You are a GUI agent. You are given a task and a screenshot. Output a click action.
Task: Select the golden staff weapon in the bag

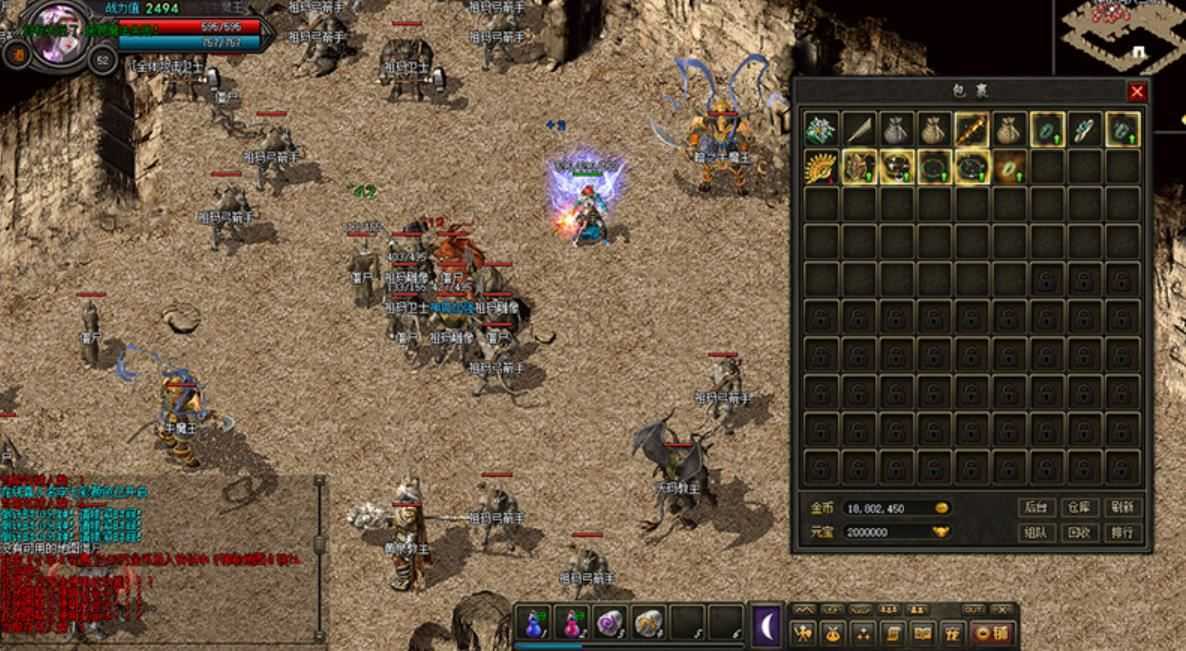click(x=972, y=129)
